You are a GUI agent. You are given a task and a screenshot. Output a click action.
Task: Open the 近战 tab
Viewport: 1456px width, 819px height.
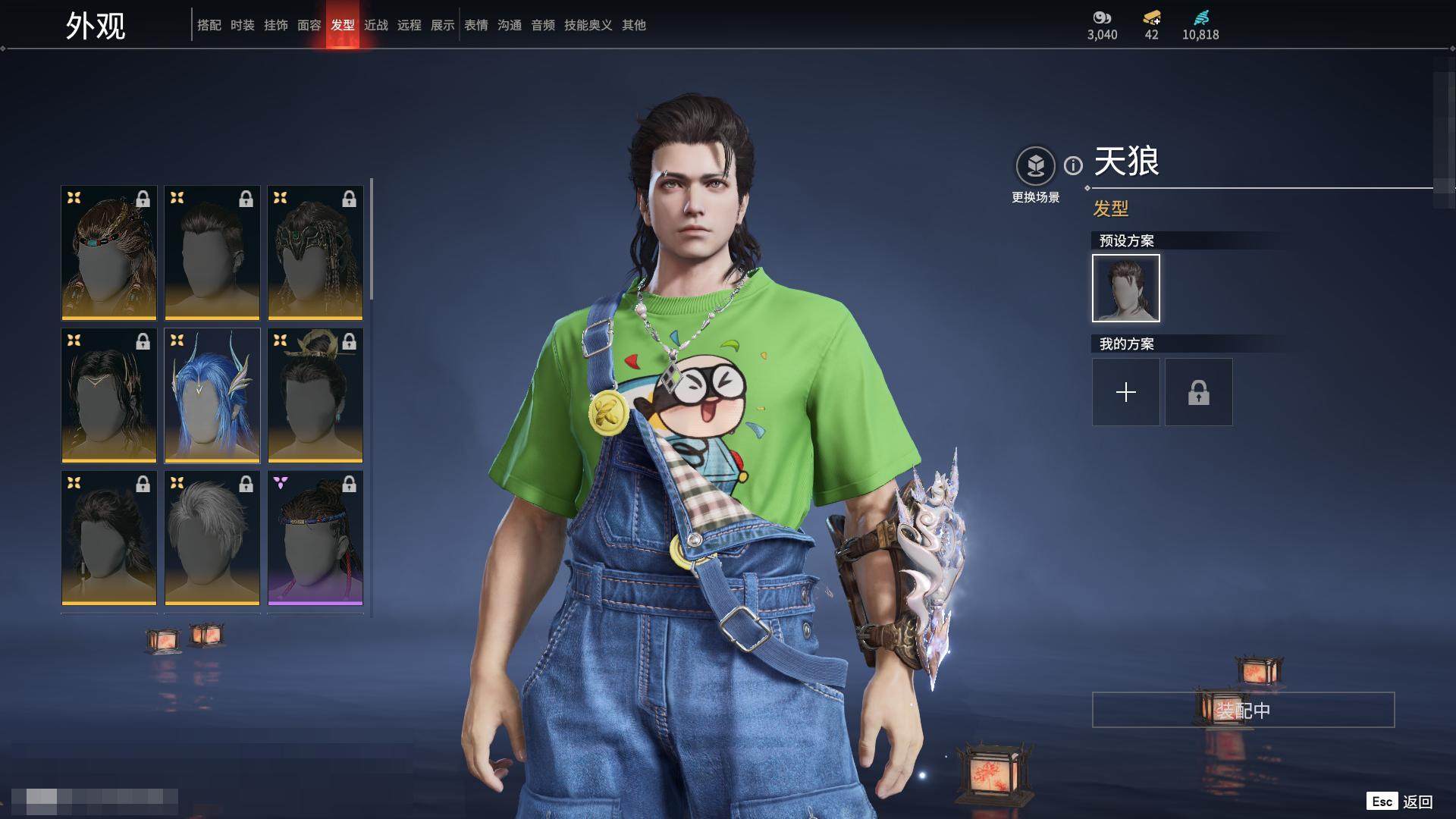375,25
